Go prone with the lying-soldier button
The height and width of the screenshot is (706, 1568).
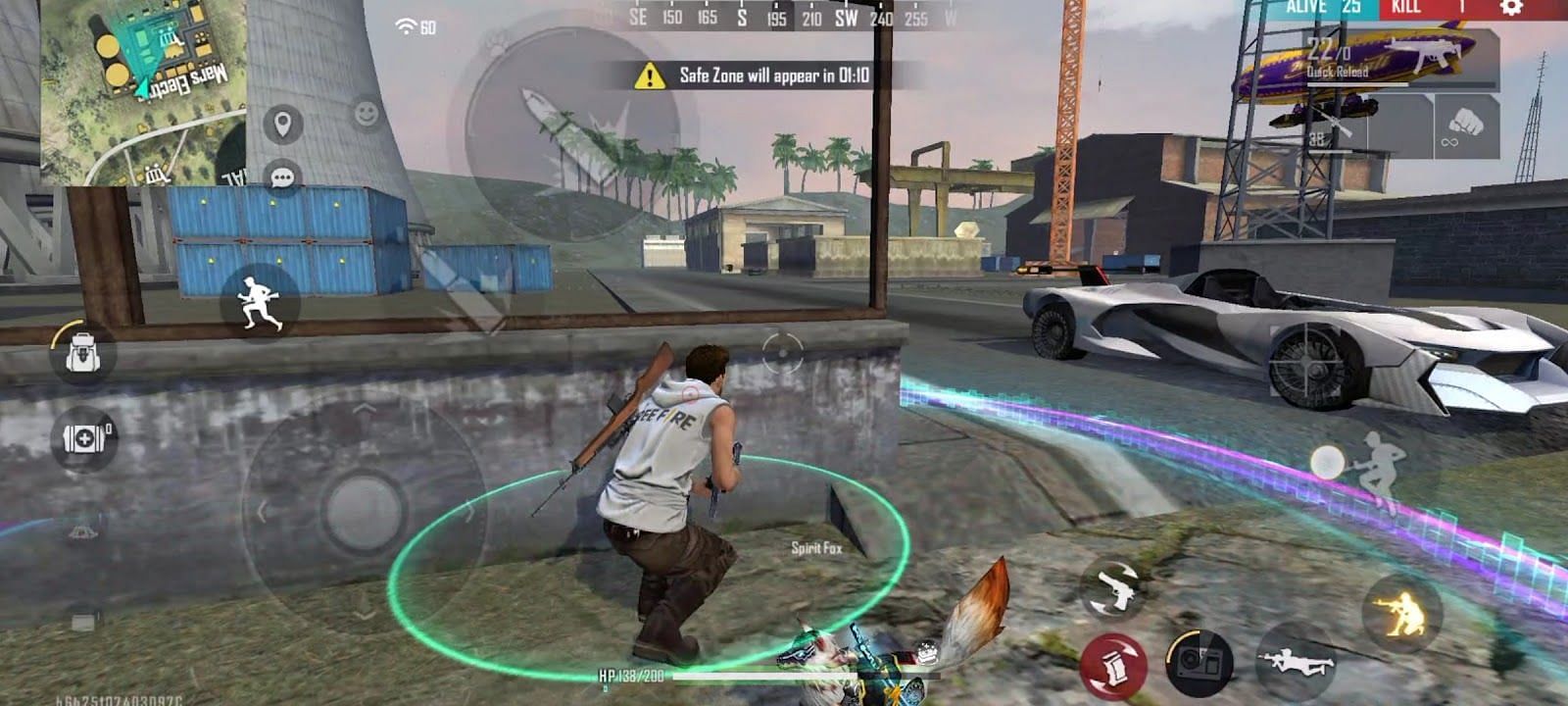coord(1296,662)
